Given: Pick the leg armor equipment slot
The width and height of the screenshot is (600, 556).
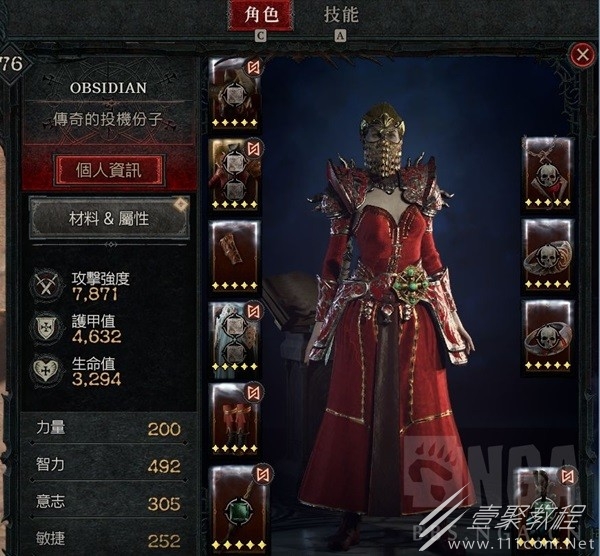Looking at the screenshot, I should coord(236,335).
